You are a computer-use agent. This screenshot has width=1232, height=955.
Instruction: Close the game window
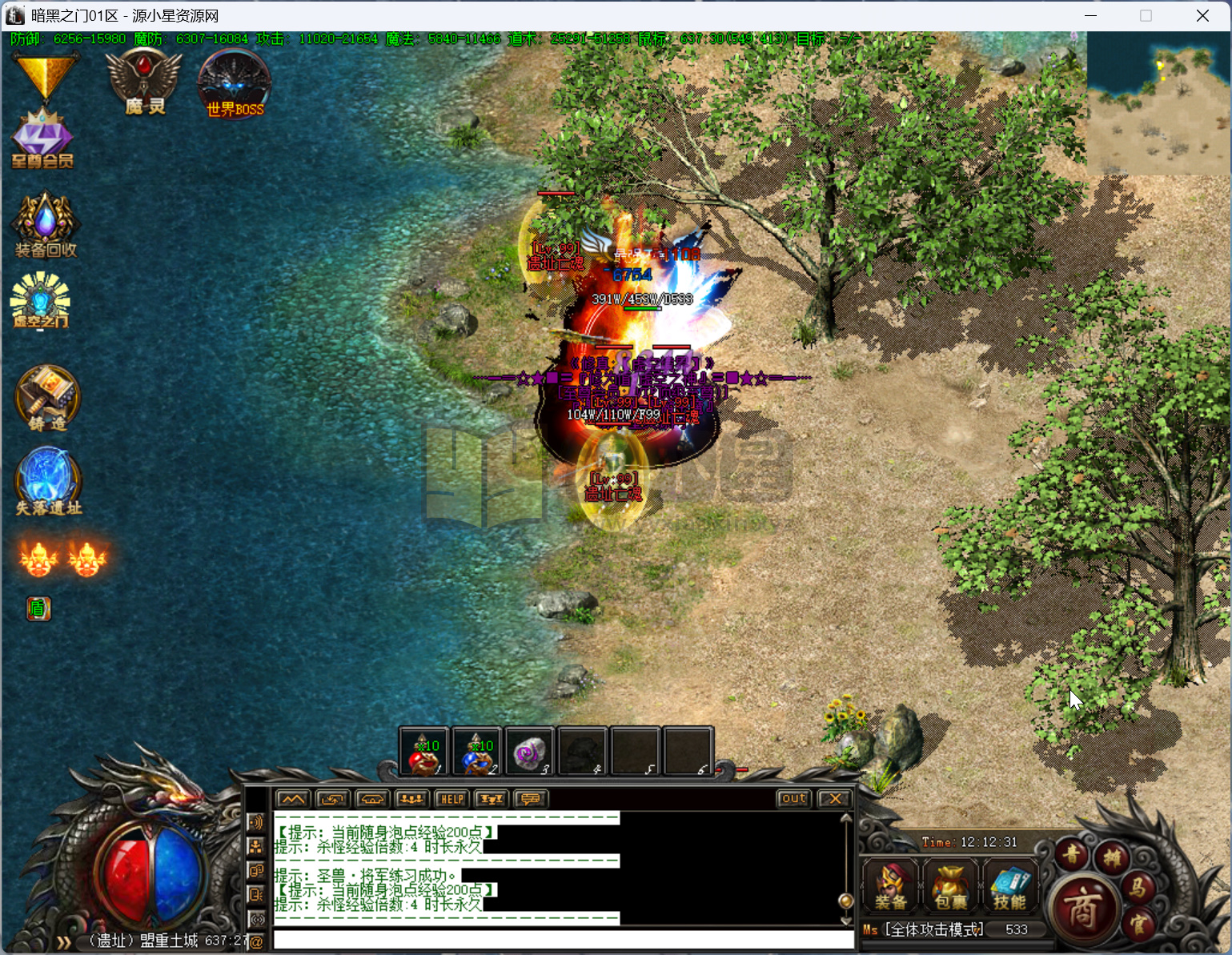[x=1202, y=16]
